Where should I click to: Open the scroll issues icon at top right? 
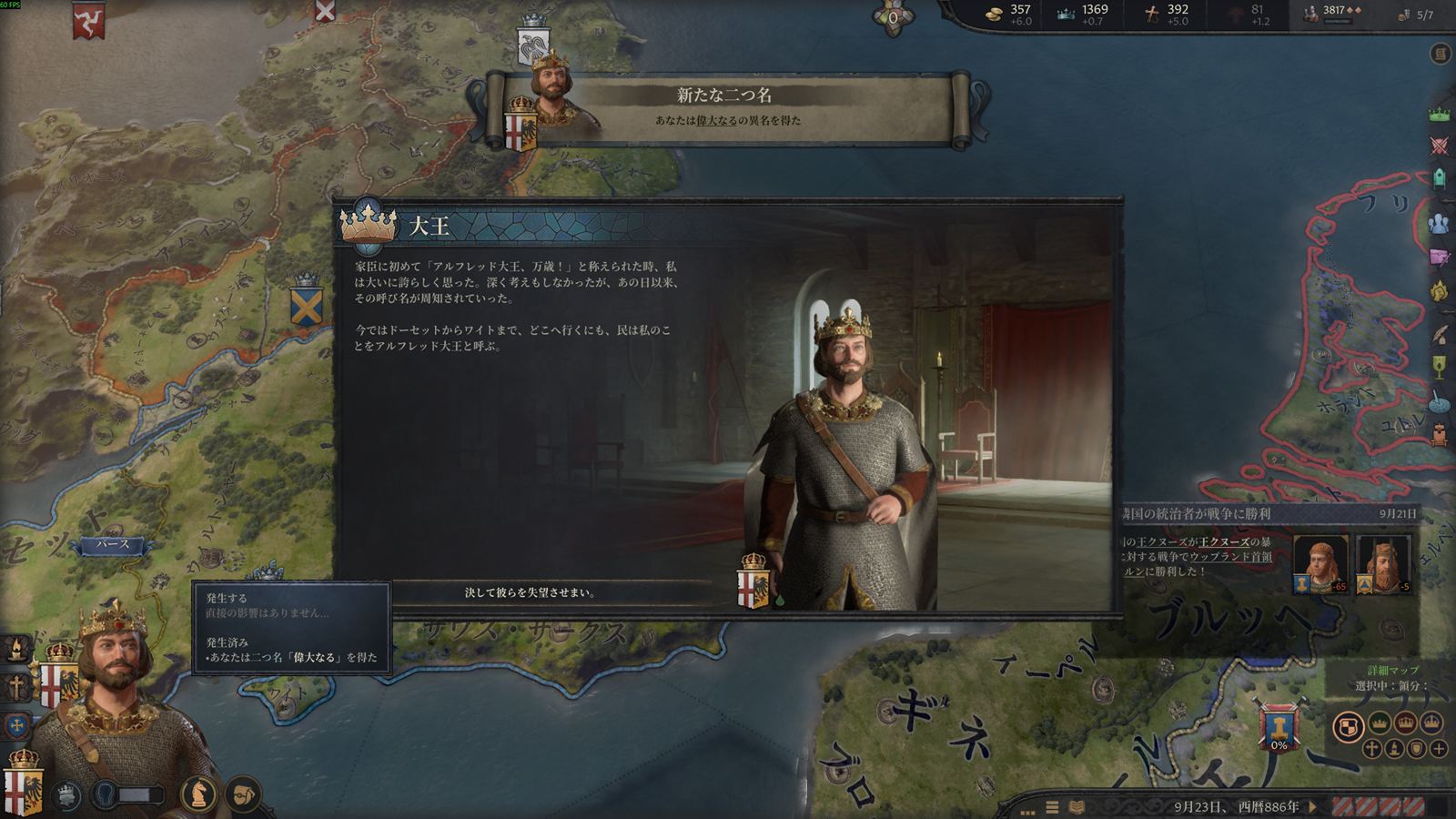[x=1441, y=54]
